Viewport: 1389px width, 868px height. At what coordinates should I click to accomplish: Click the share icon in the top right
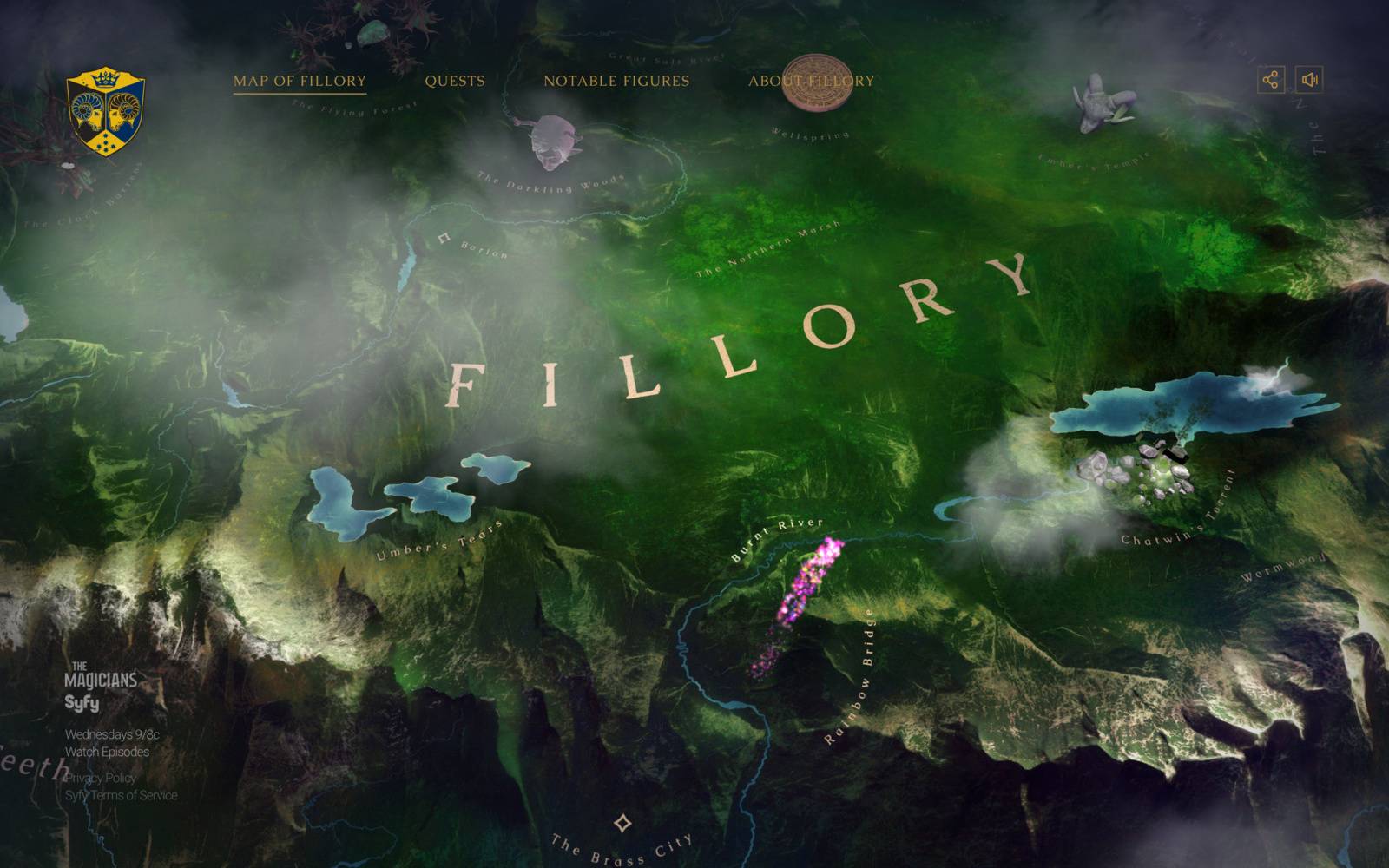pos(1271,81)
